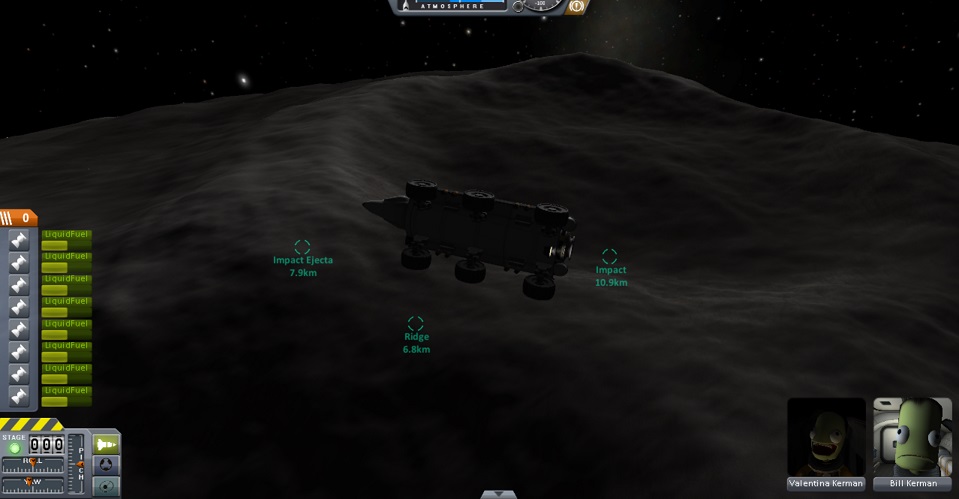Image resolution: width=959 pixels, height=499 pixels.
Task: Target the Impact Ejecta waypoint marker
Action: pos(302,247)
